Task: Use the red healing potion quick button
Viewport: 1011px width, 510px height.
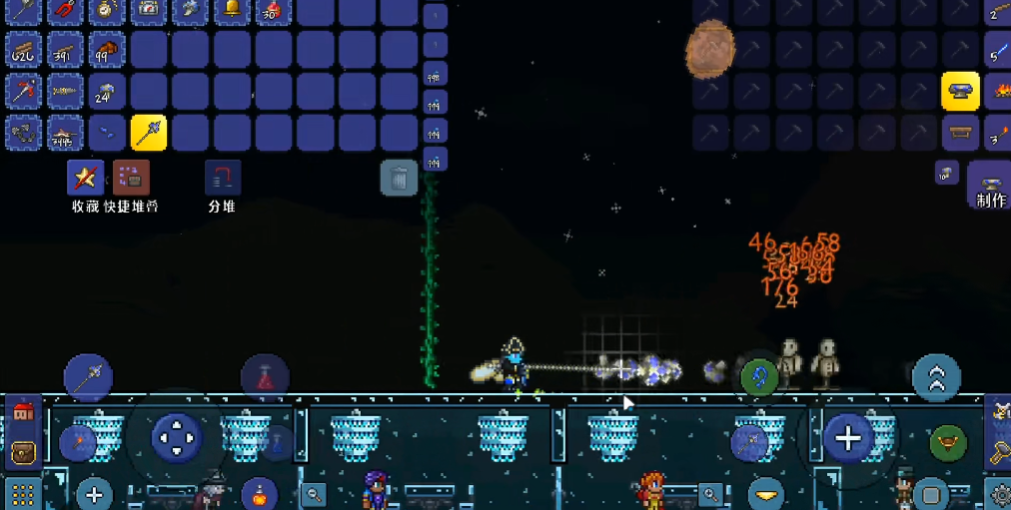Action: tap(265, 378)
